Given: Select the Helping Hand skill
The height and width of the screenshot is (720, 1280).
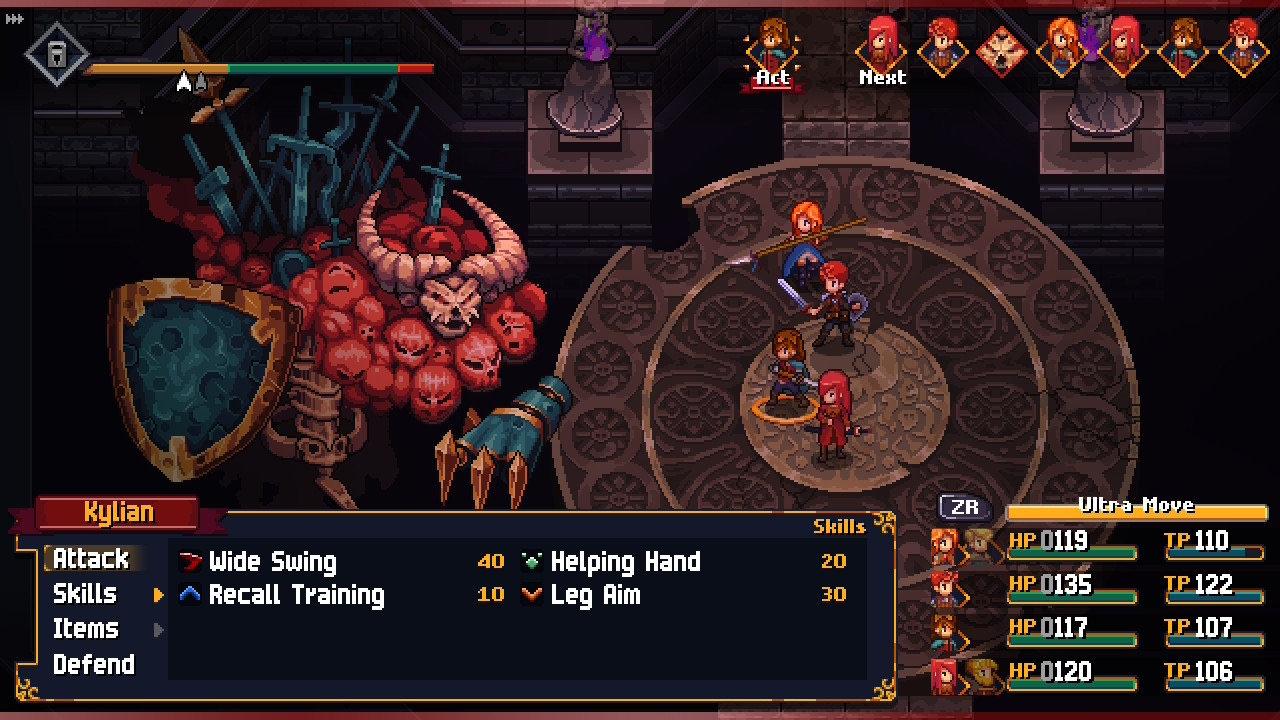Looking at the screenshot, I should tap(625, 562).
